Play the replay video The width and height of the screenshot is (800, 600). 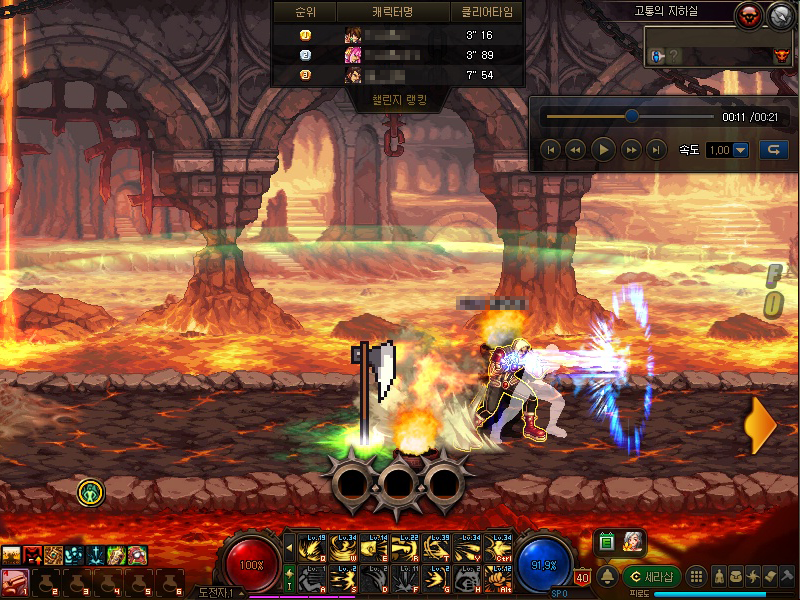click(603, 150)
